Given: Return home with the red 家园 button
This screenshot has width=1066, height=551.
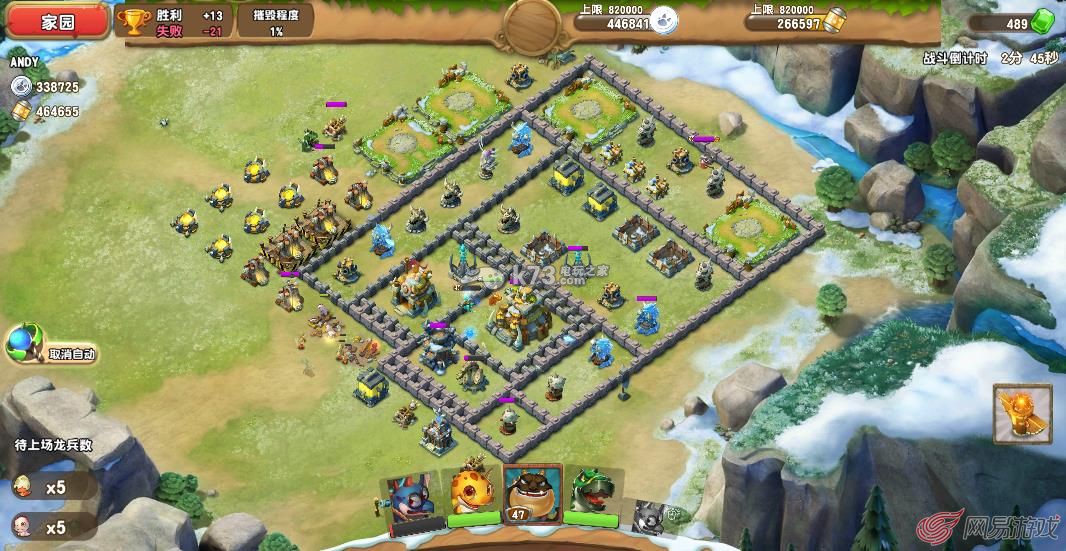Looking at the screenshot, I should [56, 22].
